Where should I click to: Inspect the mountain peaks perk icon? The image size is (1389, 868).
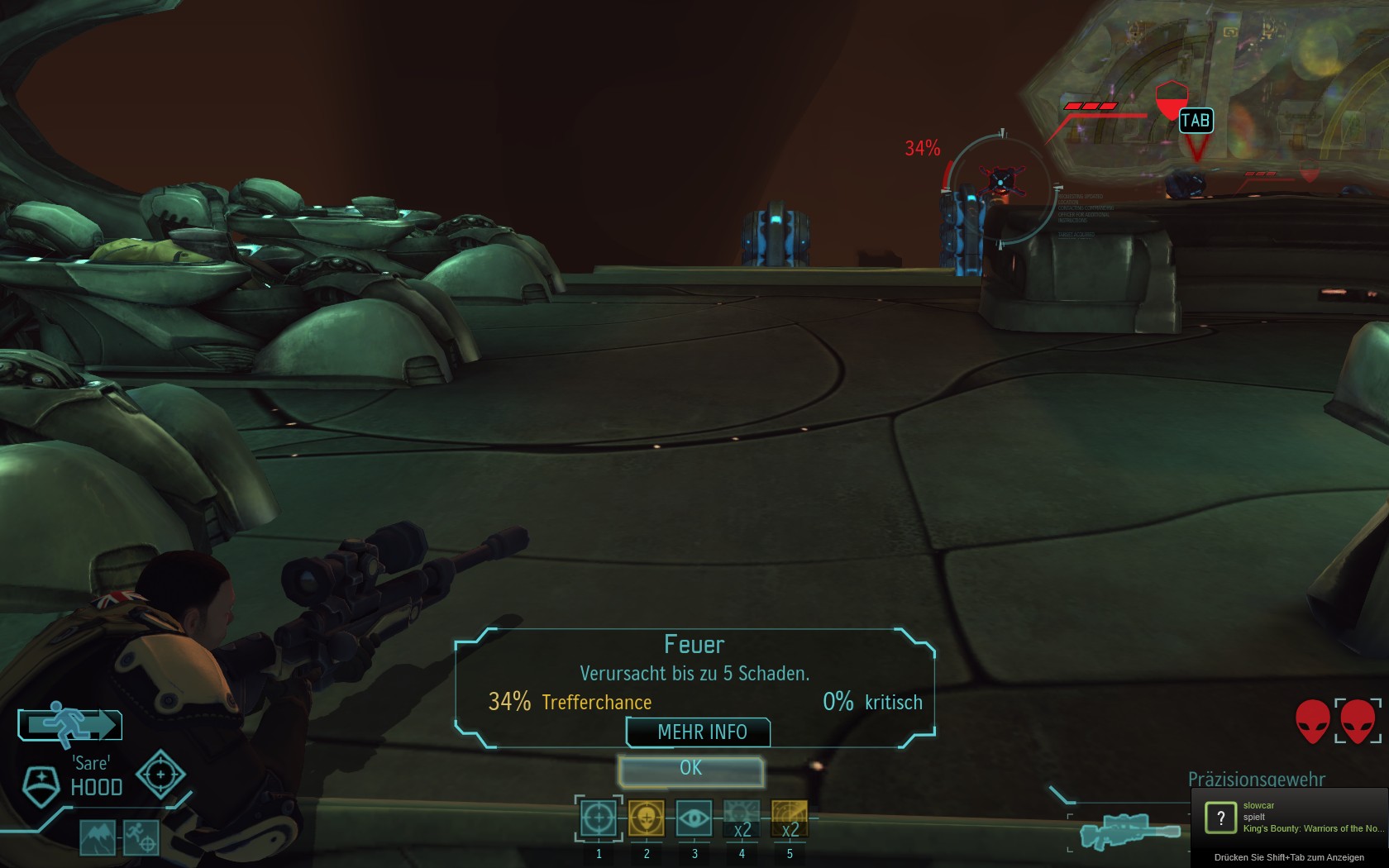[x=98, y=838]
